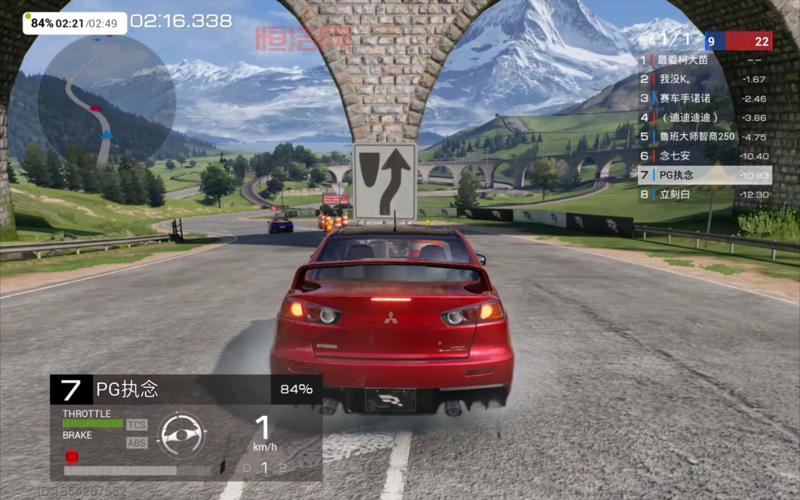The width and height of the screenshot is (800, 500).
Task: Select sixth-place driver 念七安
Action: click(704, 155)
